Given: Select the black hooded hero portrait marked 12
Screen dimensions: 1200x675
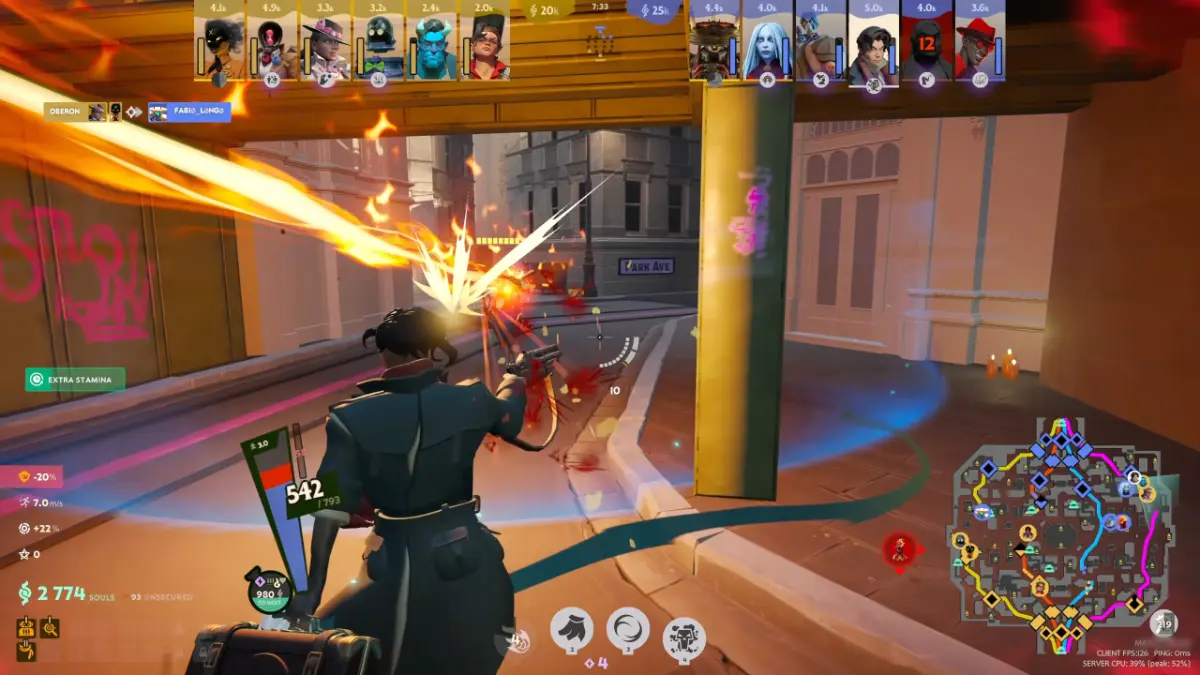Looking at the screenshot, I should (x=926, y=47).
